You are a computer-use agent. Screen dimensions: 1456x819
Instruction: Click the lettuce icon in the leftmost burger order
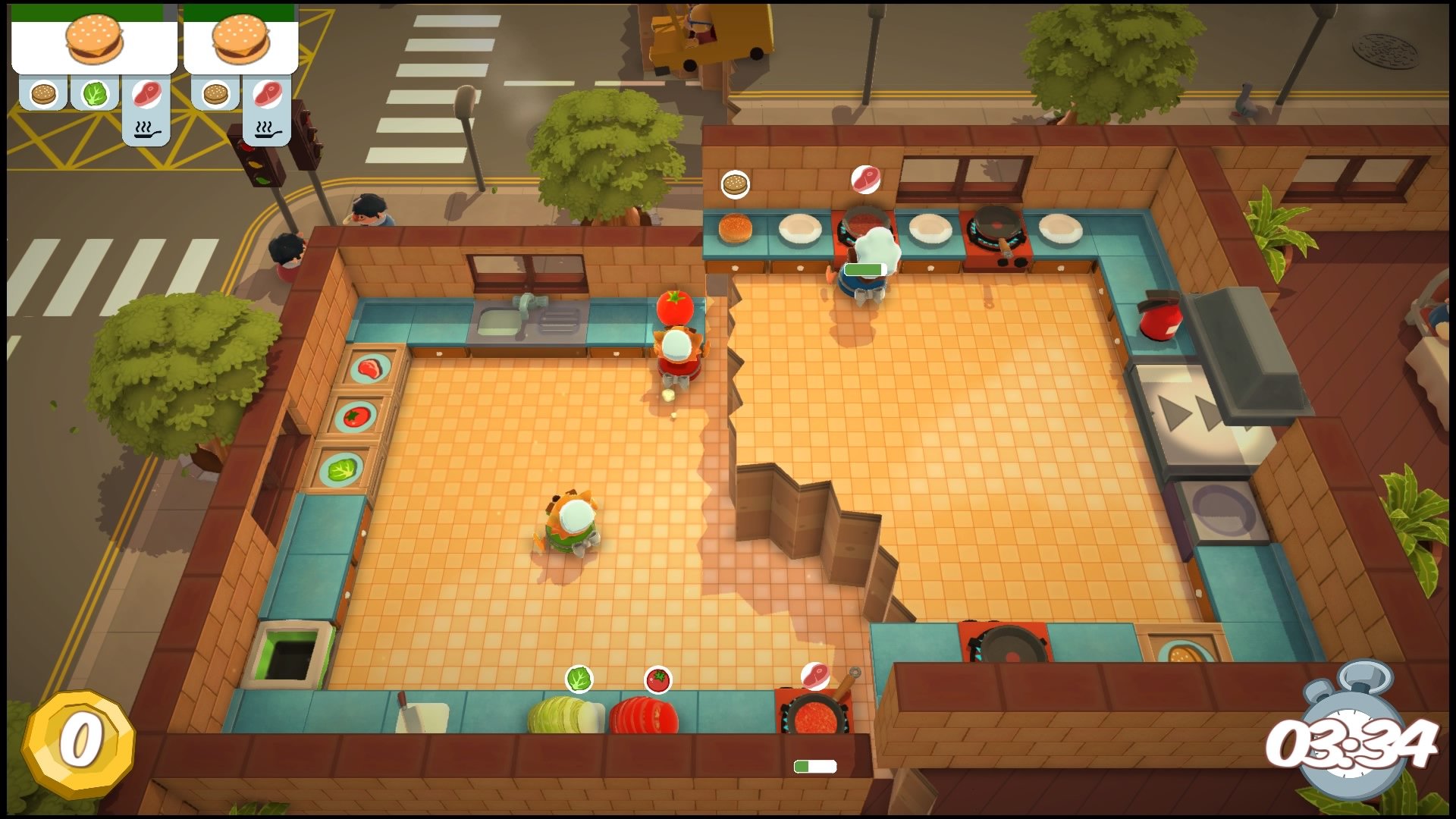[x=93, y=95]
